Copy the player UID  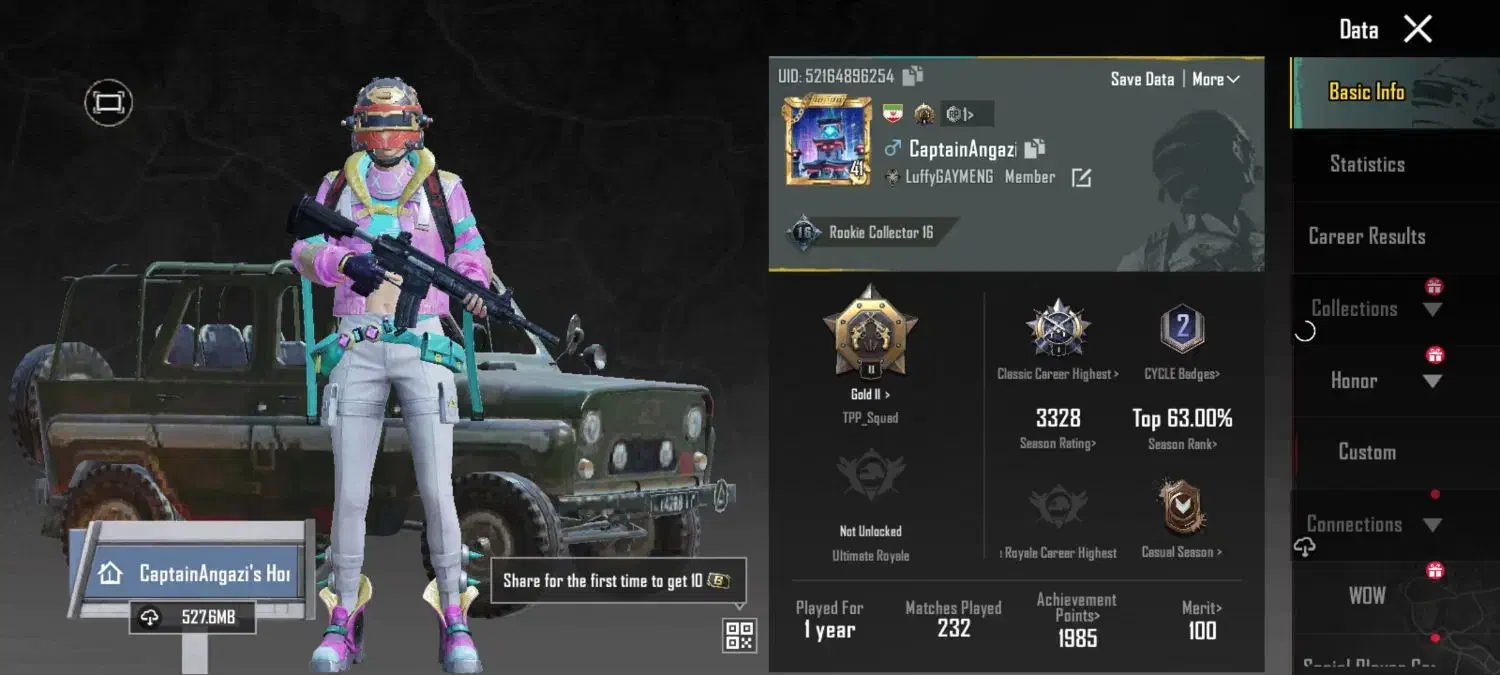tap(913, 76)
